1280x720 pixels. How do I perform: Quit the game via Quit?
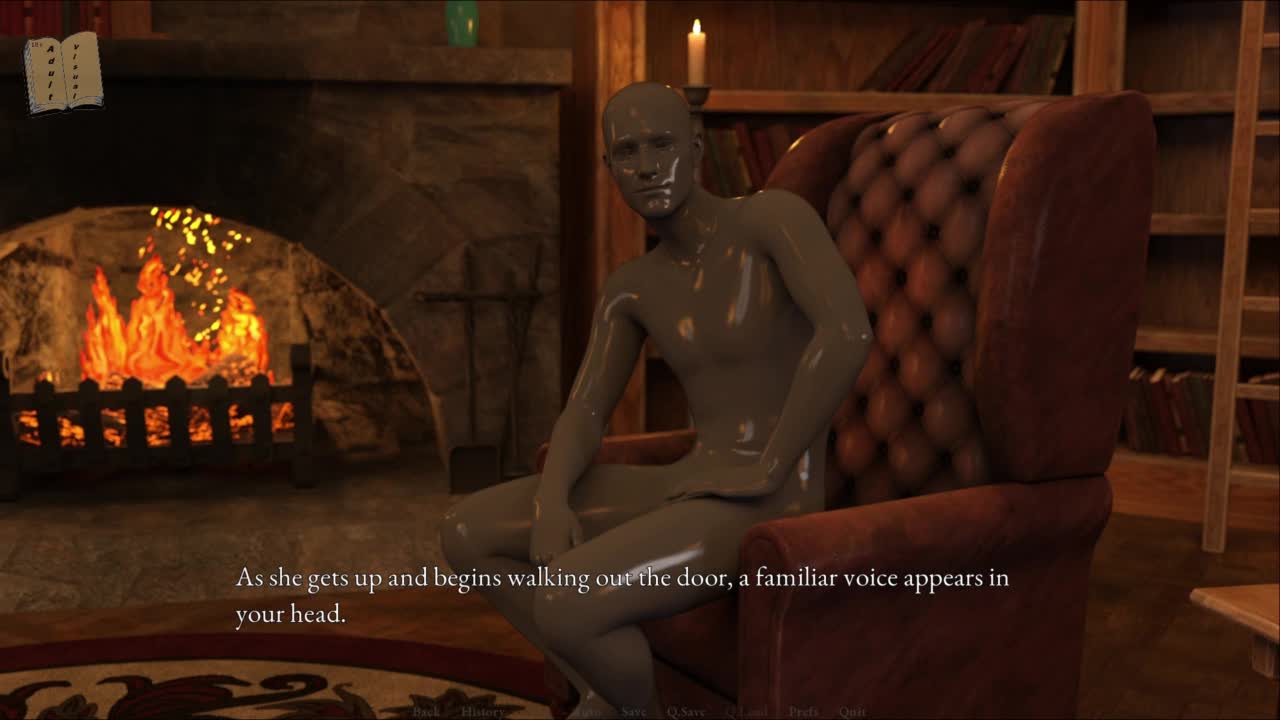852,712
